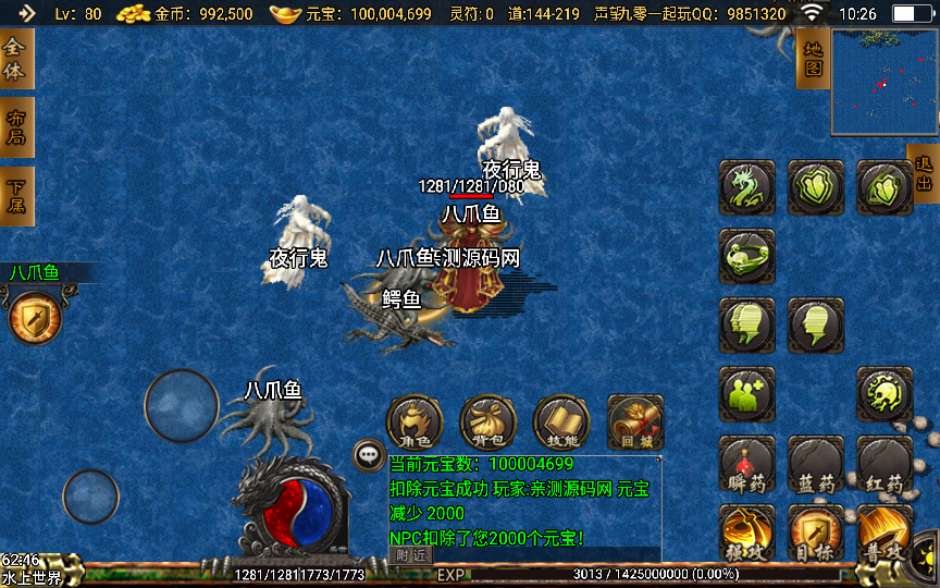This screenshot has width=940, height=588.
Task: Click the 全体 tab on the left
Action: click(x=15, y=59)
